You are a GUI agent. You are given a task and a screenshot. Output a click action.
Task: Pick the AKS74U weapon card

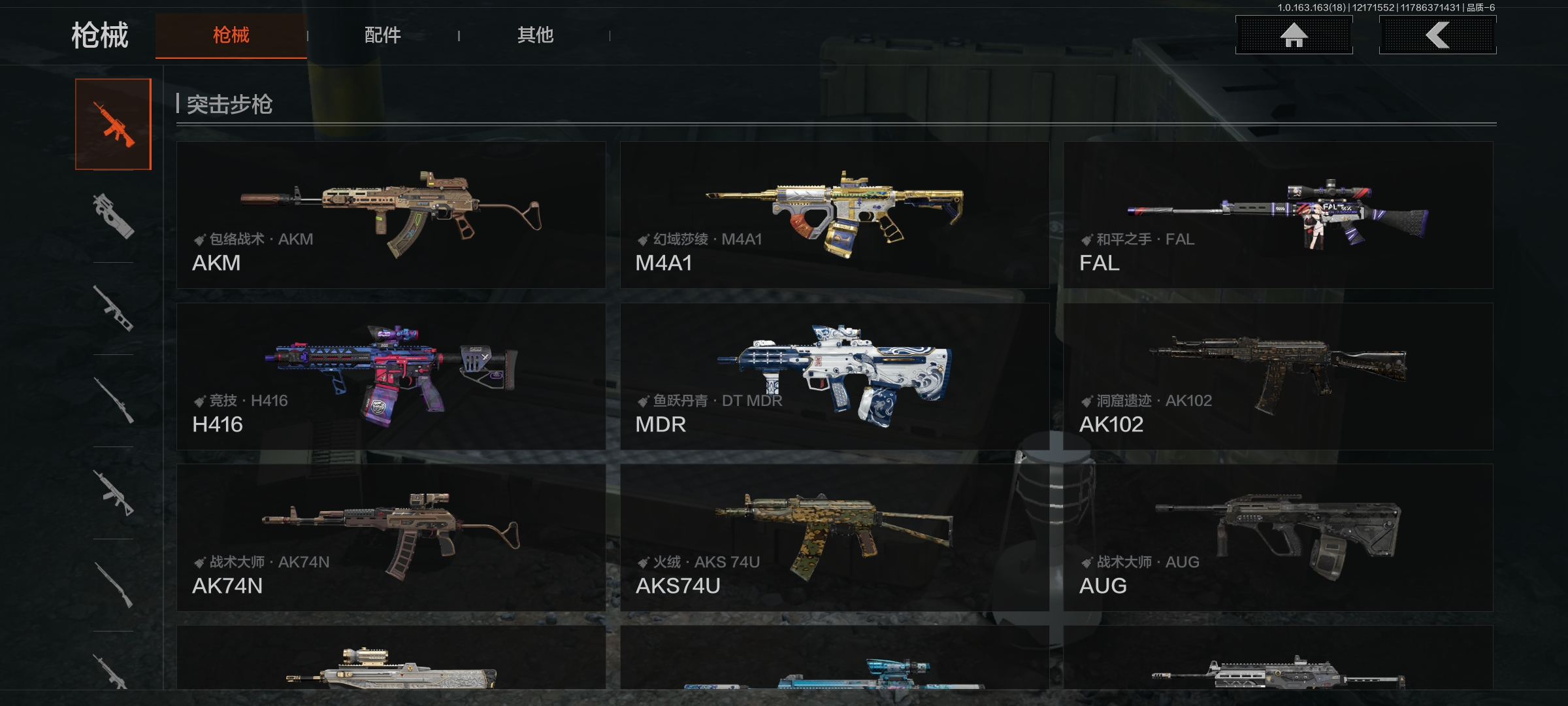[x=834, y=538]
